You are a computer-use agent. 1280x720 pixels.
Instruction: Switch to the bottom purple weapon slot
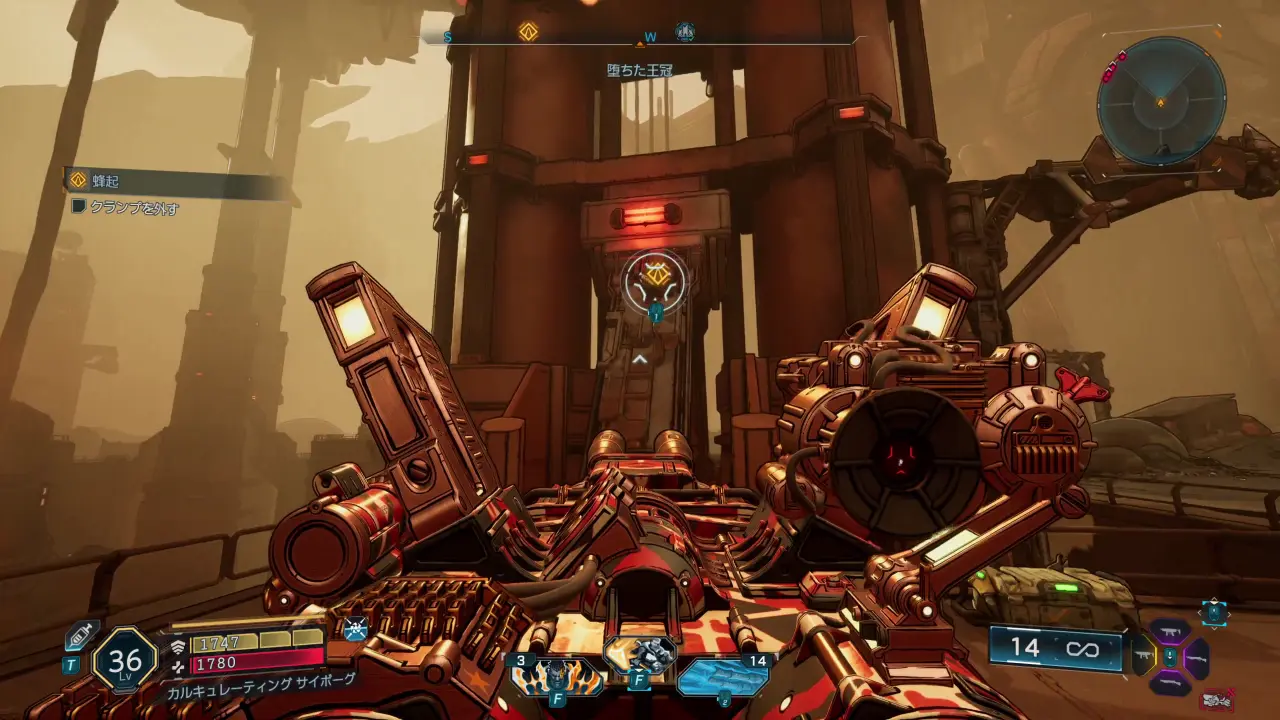1170,683
